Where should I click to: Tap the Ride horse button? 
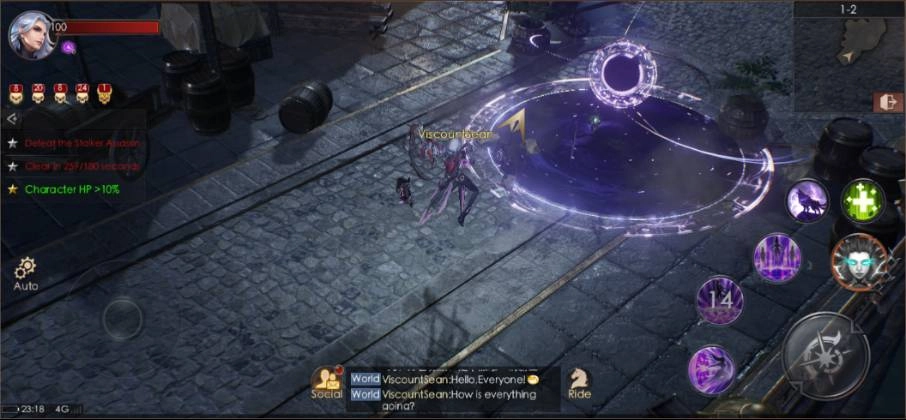coord(579,382)
